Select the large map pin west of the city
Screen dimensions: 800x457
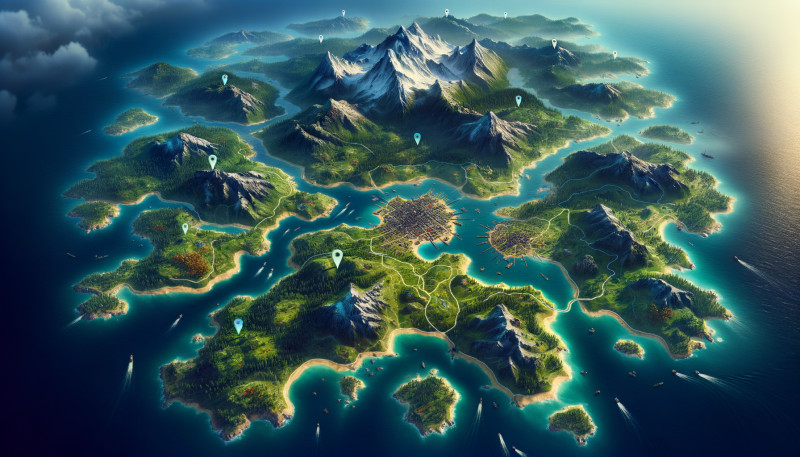pos(337,257)
